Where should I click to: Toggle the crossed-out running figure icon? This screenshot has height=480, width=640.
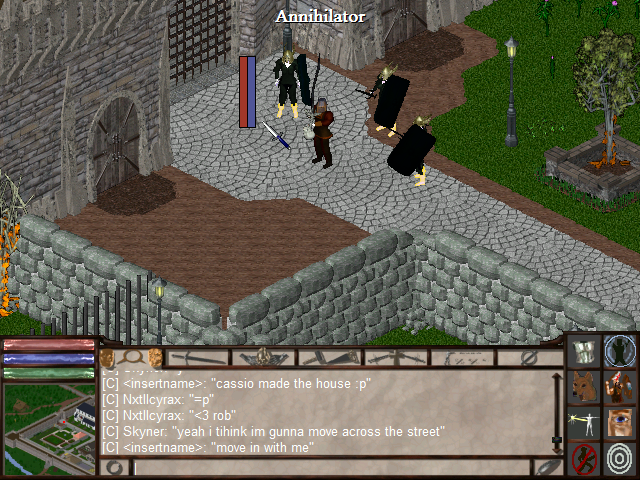coord(585,459)
